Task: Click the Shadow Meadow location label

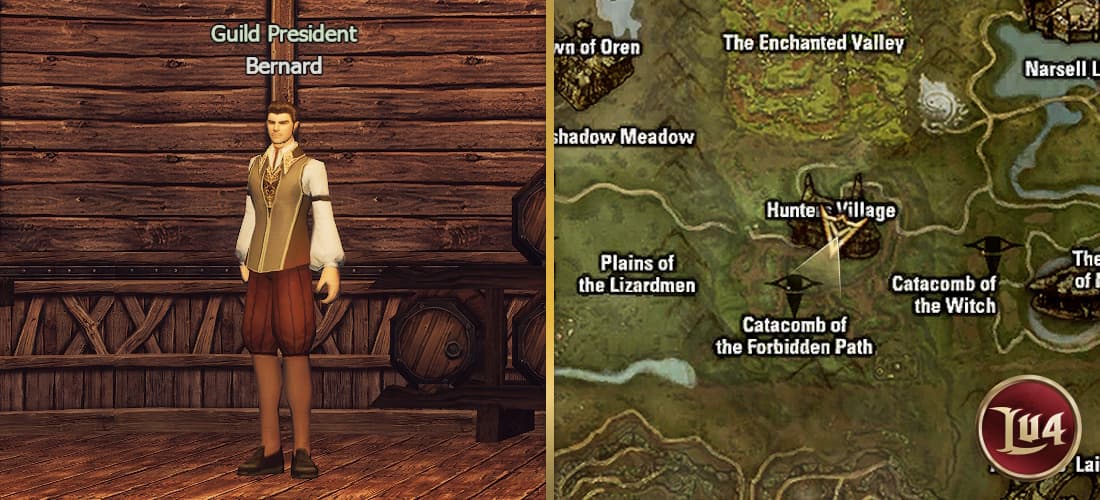Action: (625, 137)
